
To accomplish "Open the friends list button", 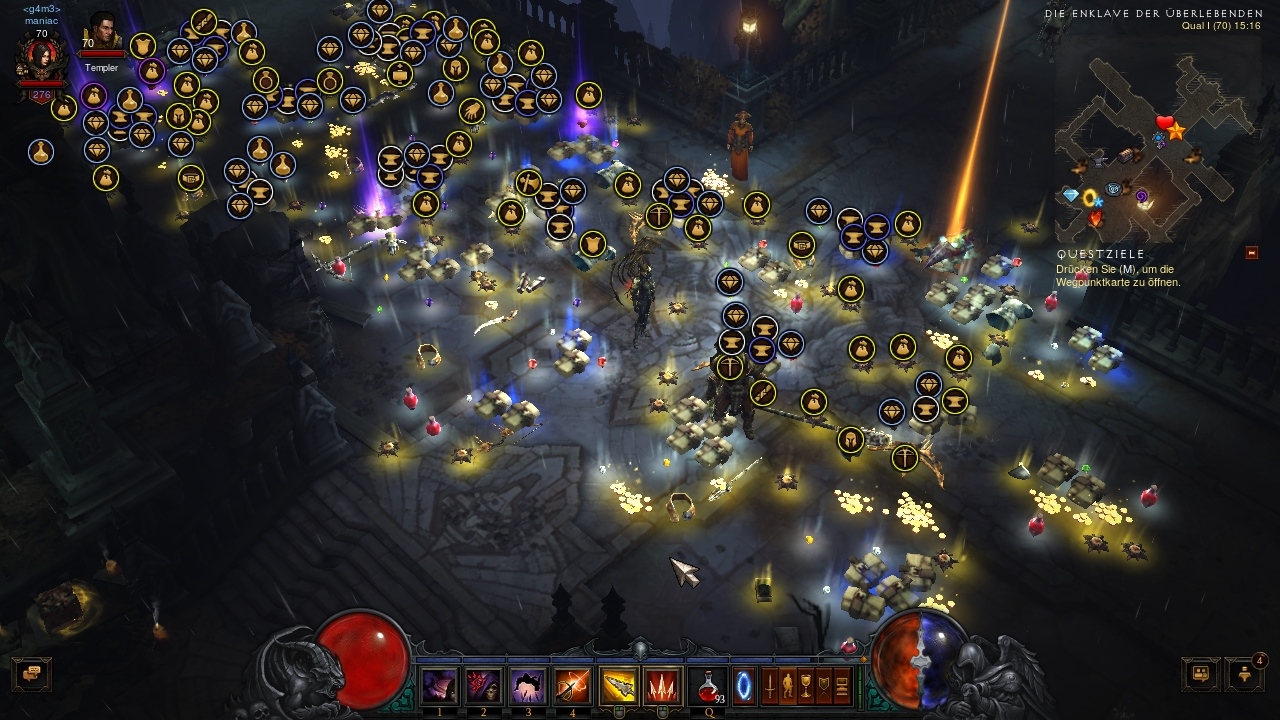I will click(1200, 674).
